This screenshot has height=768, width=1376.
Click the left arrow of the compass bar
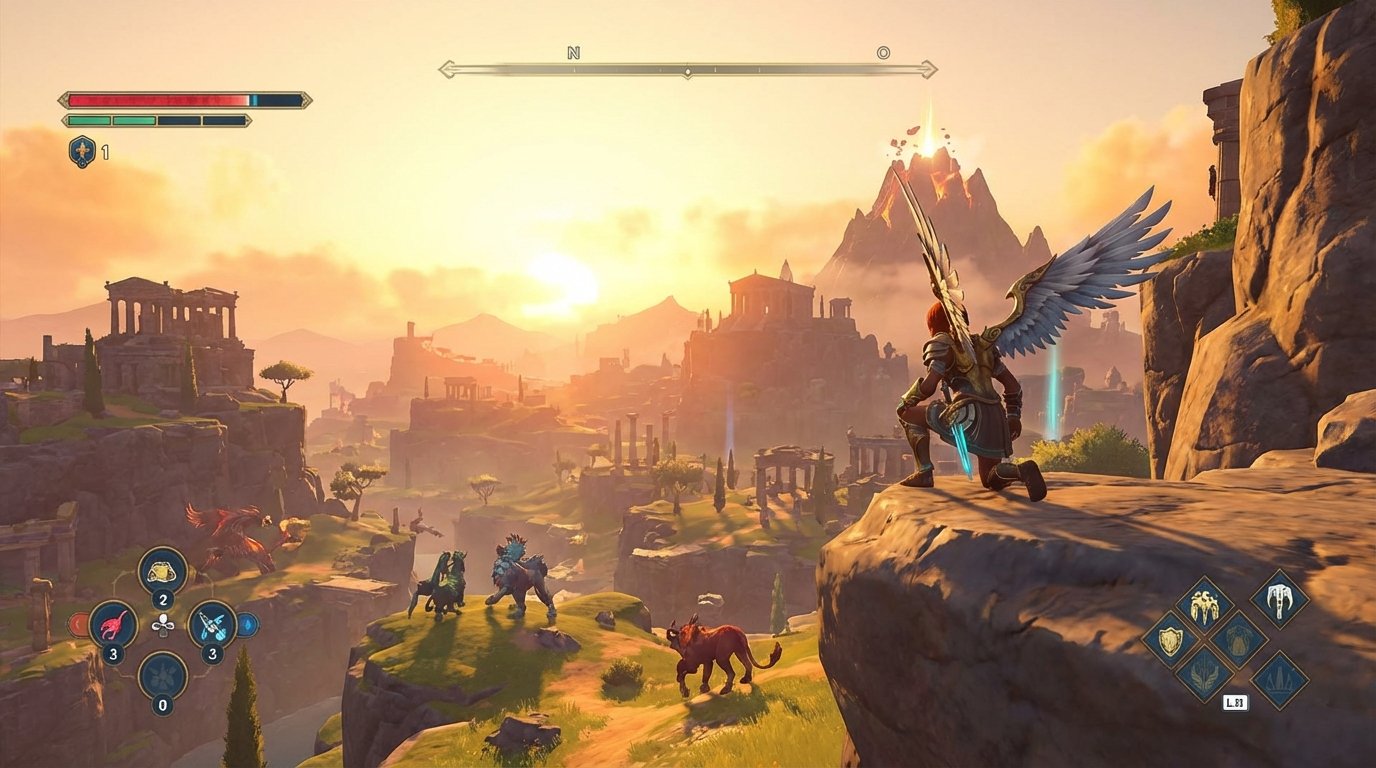tap(442, 68)
